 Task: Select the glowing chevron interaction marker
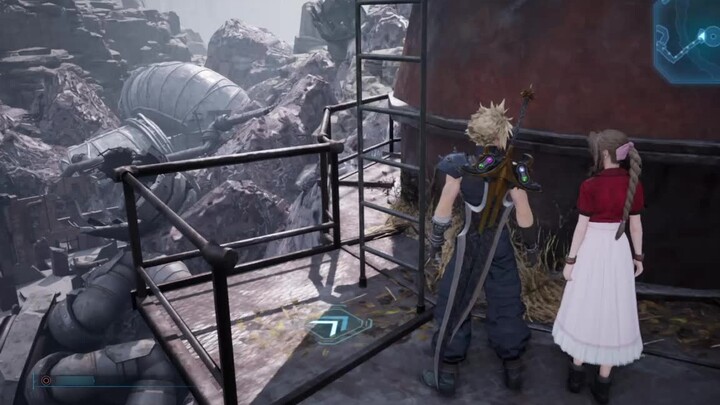pos(337,324)
